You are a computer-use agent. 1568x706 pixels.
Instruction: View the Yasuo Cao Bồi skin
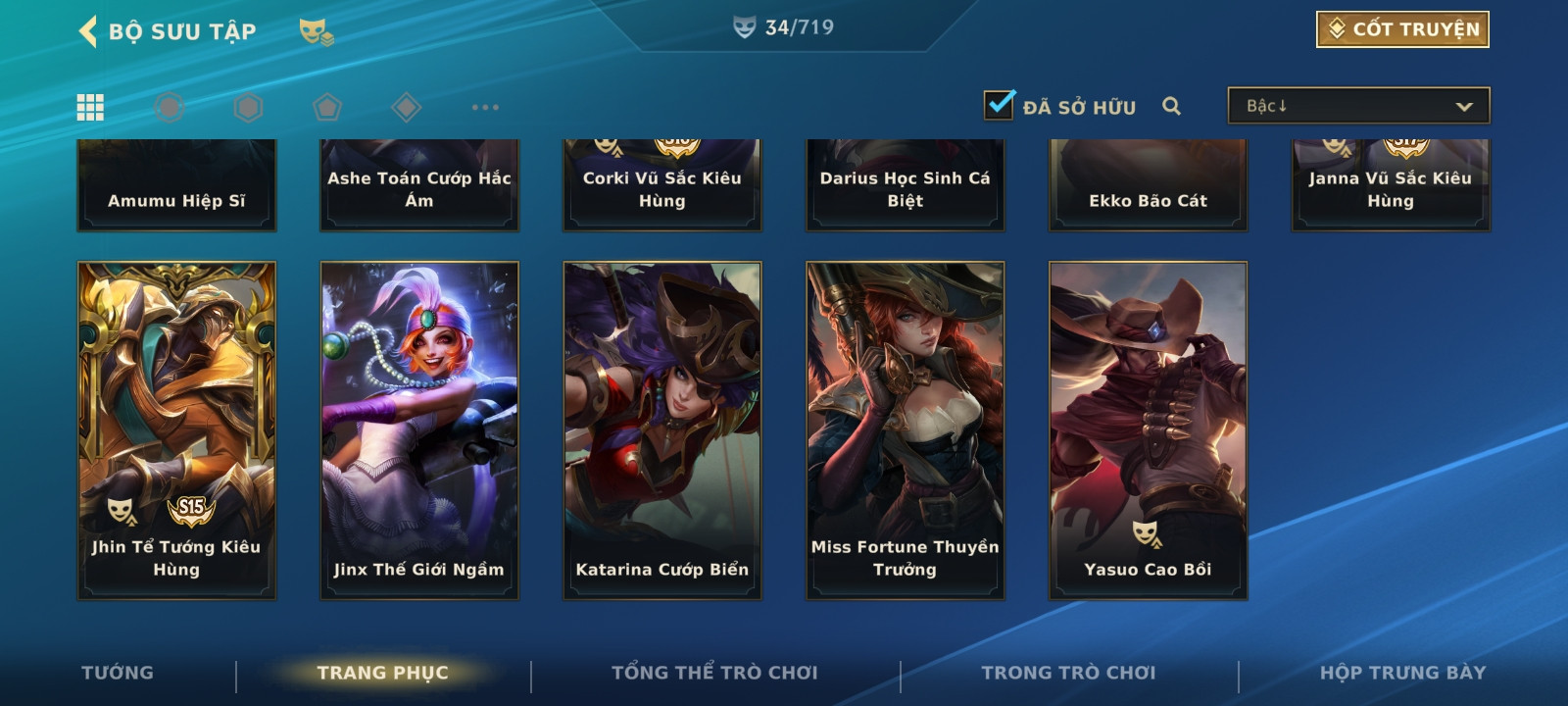click(1149, 429)
